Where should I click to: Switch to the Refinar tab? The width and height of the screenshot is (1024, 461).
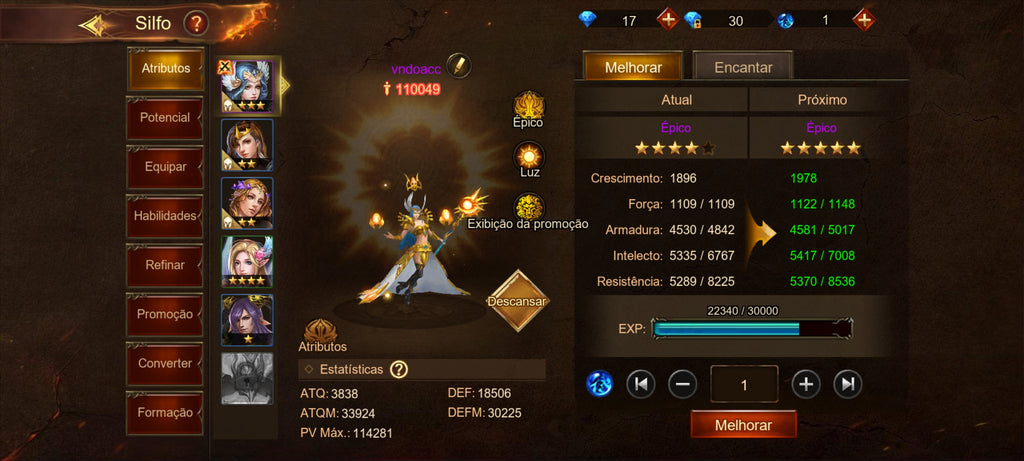click(x=165, y=265)
